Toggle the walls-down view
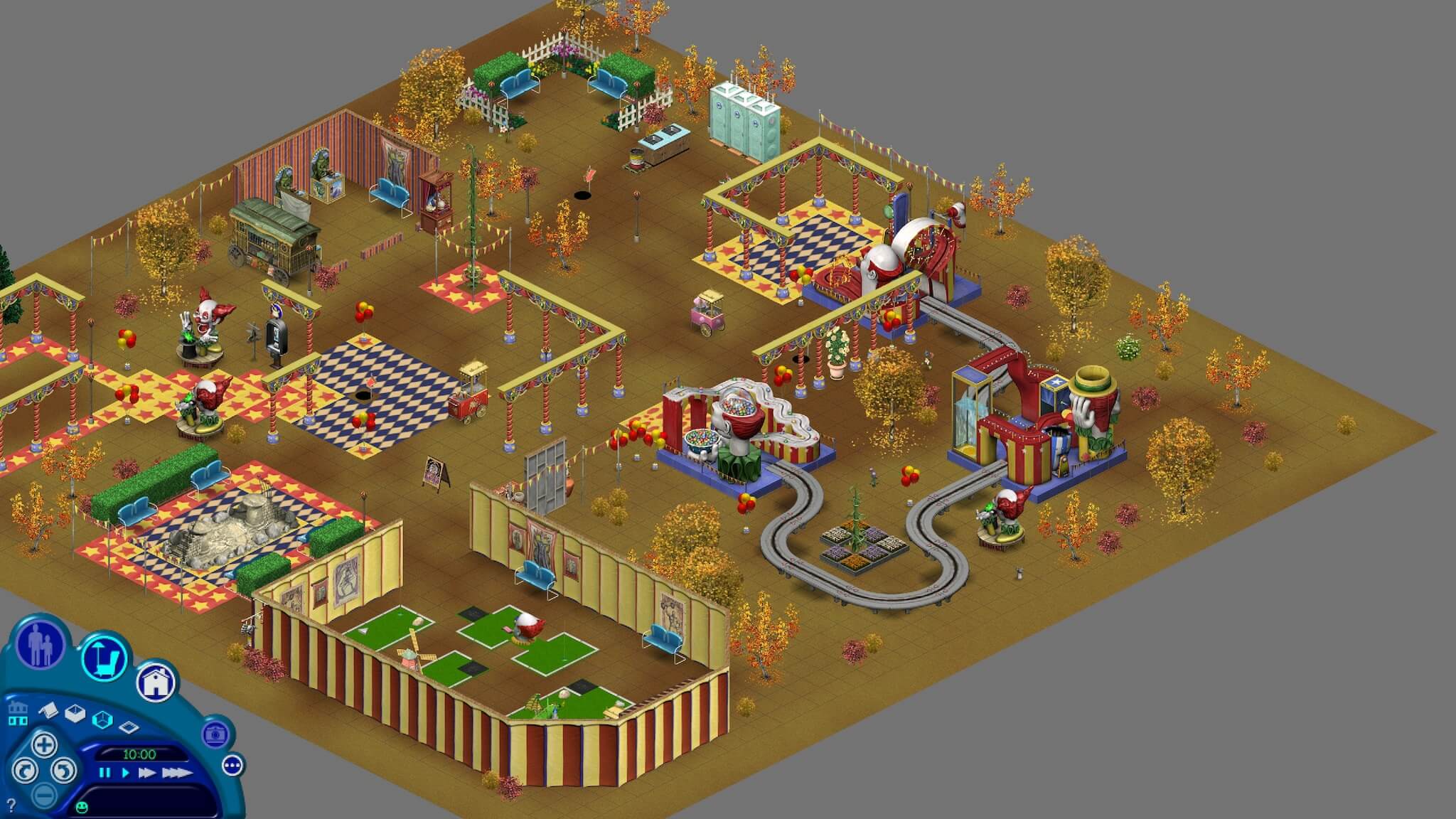Viewport: 1456px width, 819px height. tap(48, 711)
